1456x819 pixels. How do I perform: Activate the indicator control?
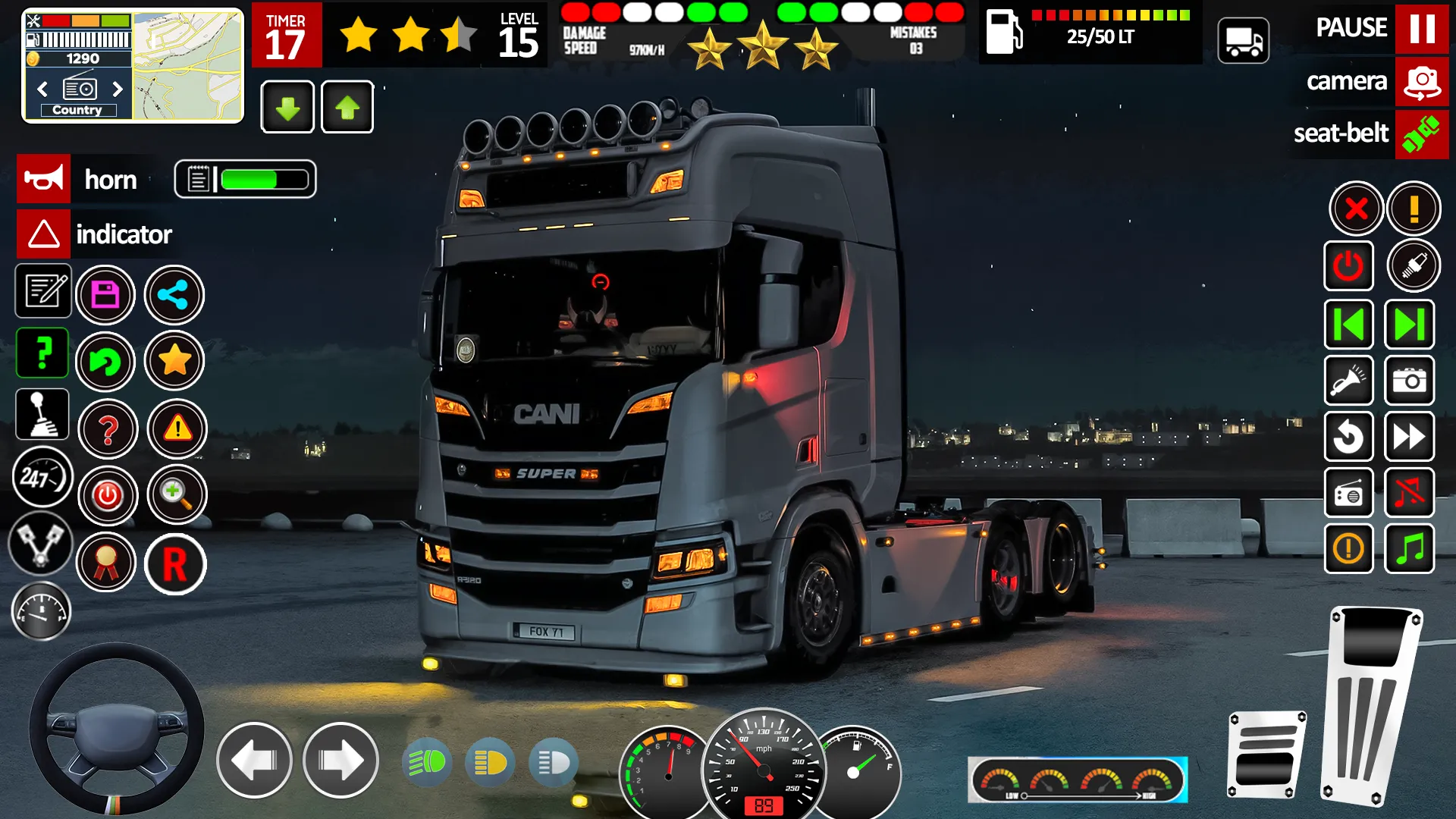[43, 234]
